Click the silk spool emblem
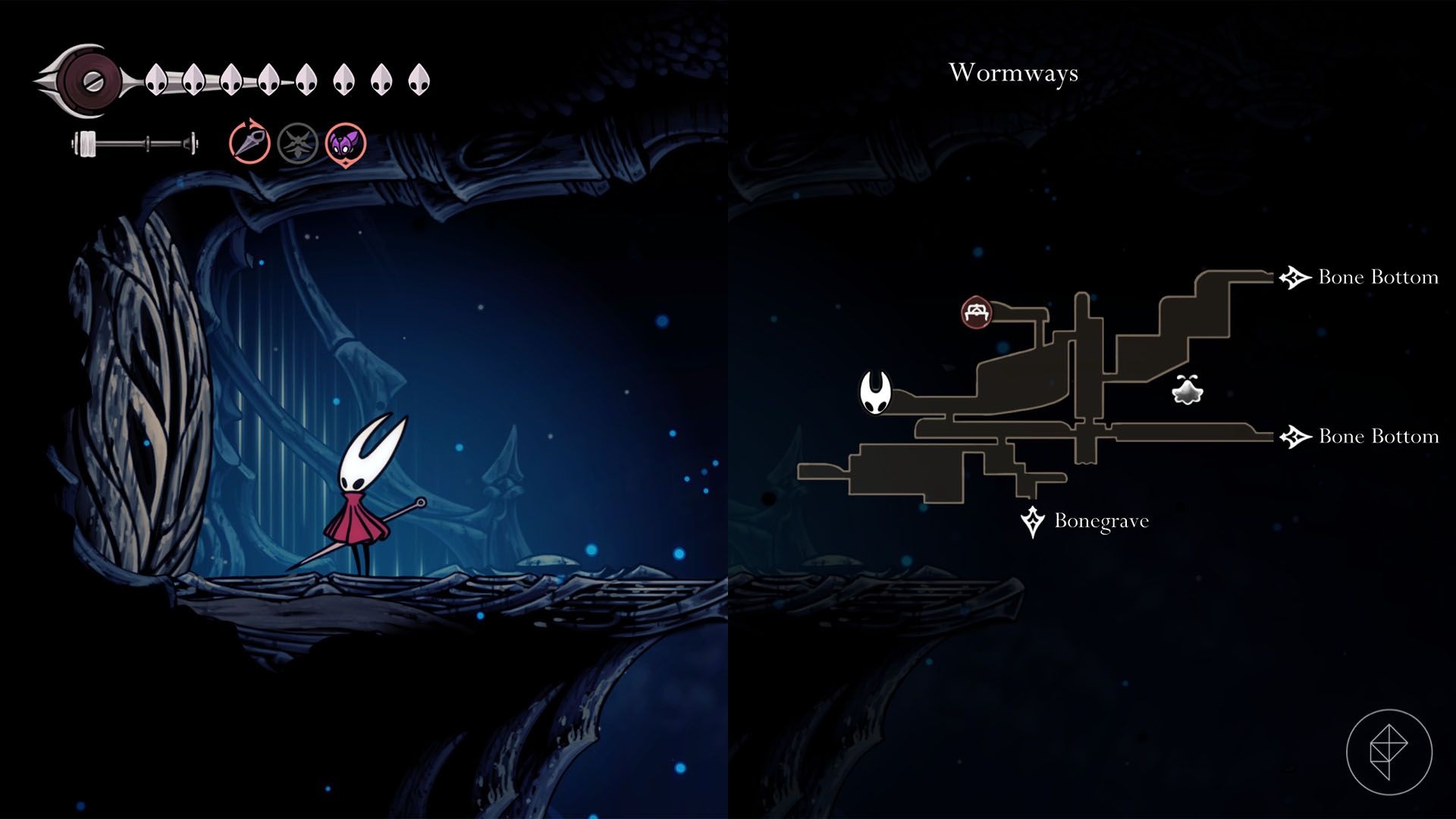Viewport: 1456px width, 819px height. [91, 79]
